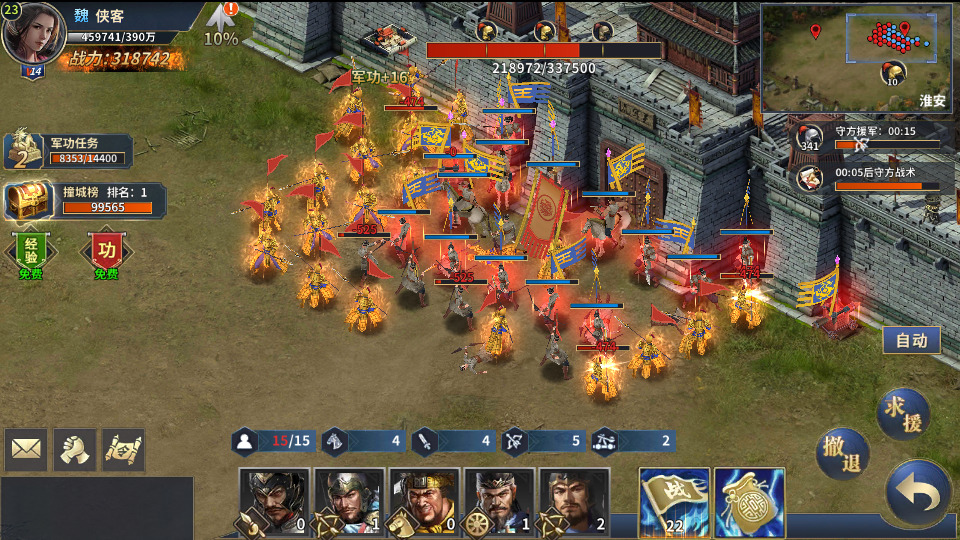
Task: Claim the free red 功 banner
Action: click(x=106, y=251)
